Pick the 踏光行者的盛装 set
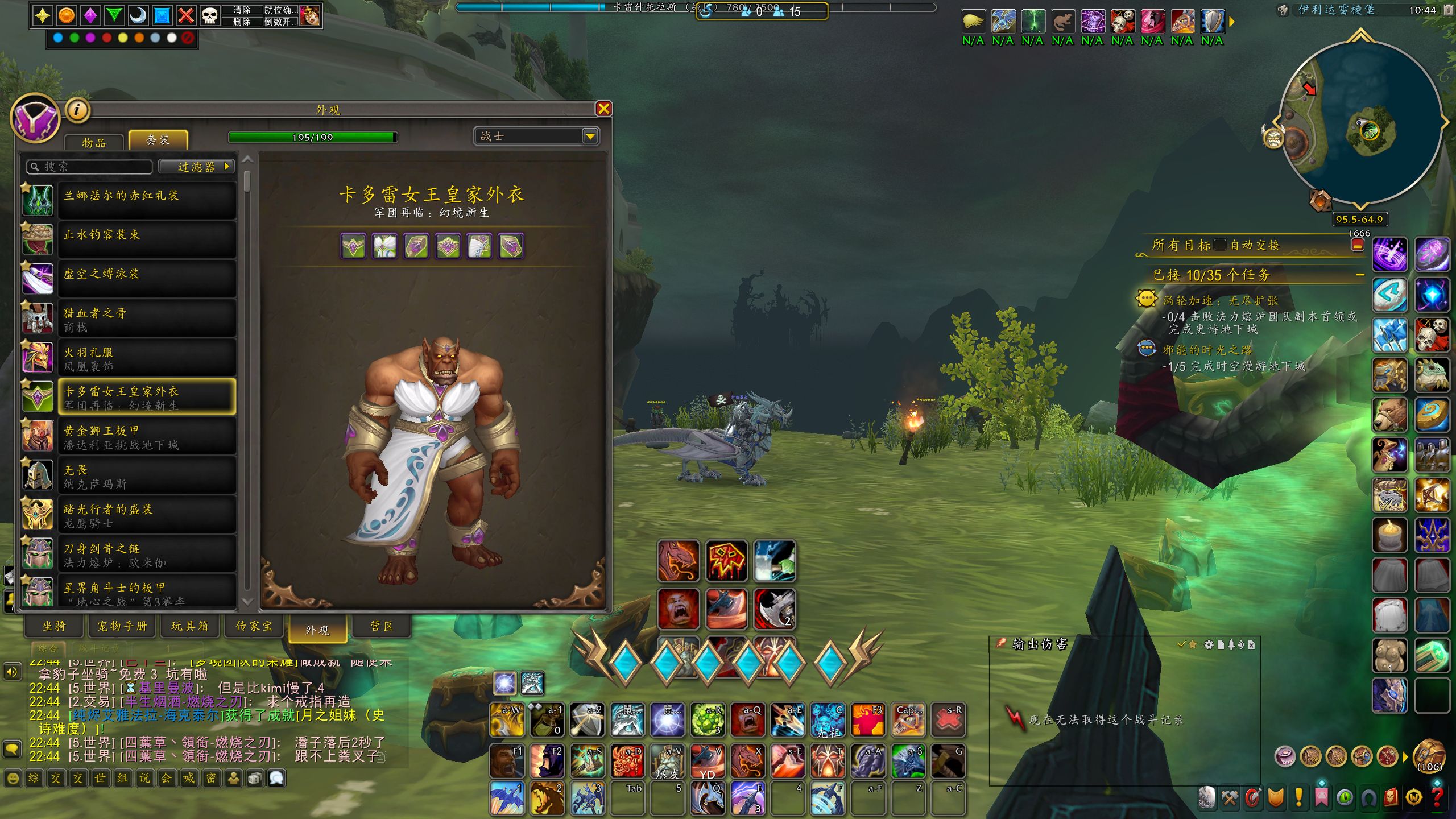 coord(147,515)
